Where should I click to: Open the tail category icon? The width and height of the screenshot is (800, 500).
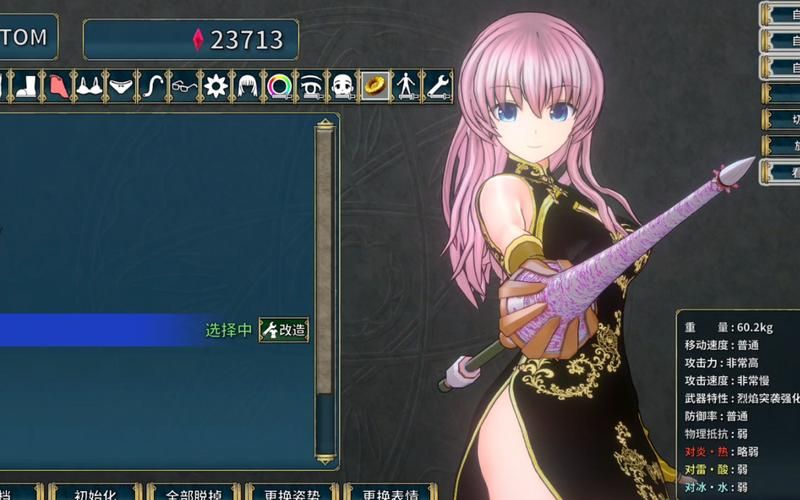[x=152, y=86]
